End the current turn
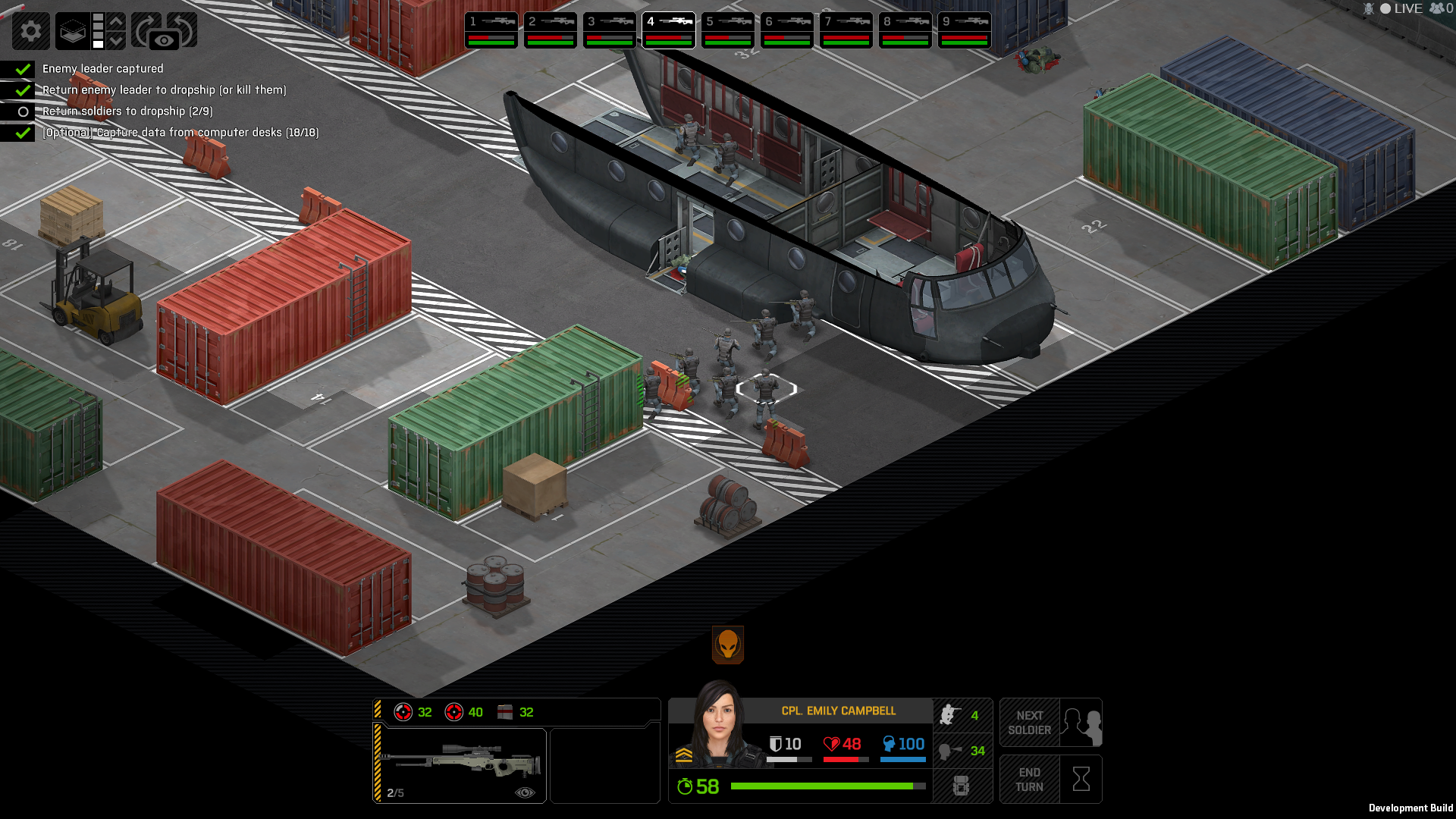 [x=1050, y=780]
